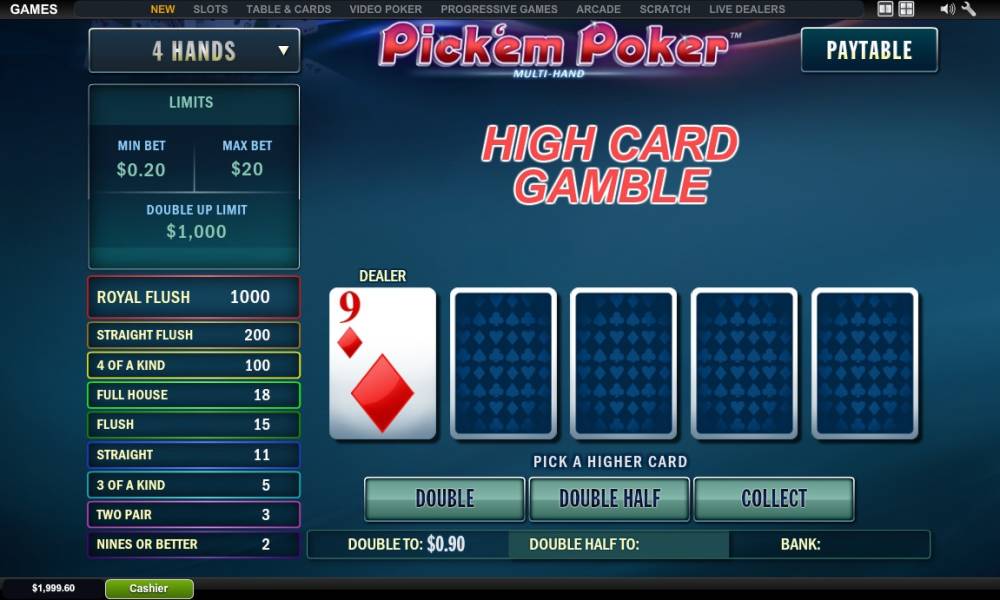Switch to the two-pane split layout
Screen dimensions: 1000x600
click(x=885, y=9)
